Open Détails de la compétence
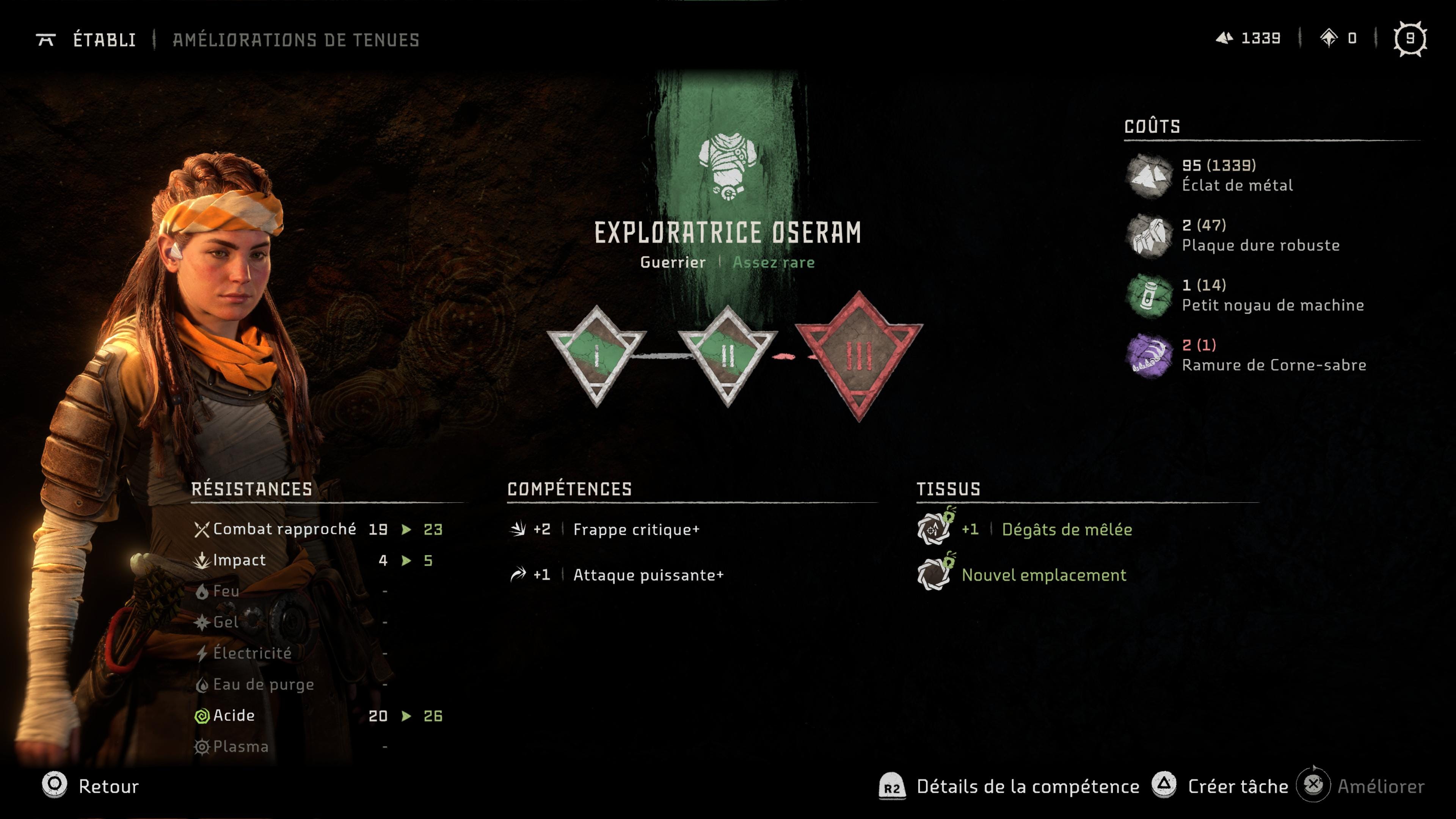Viewport: 1456px width, 819px height. point(1009,786)
